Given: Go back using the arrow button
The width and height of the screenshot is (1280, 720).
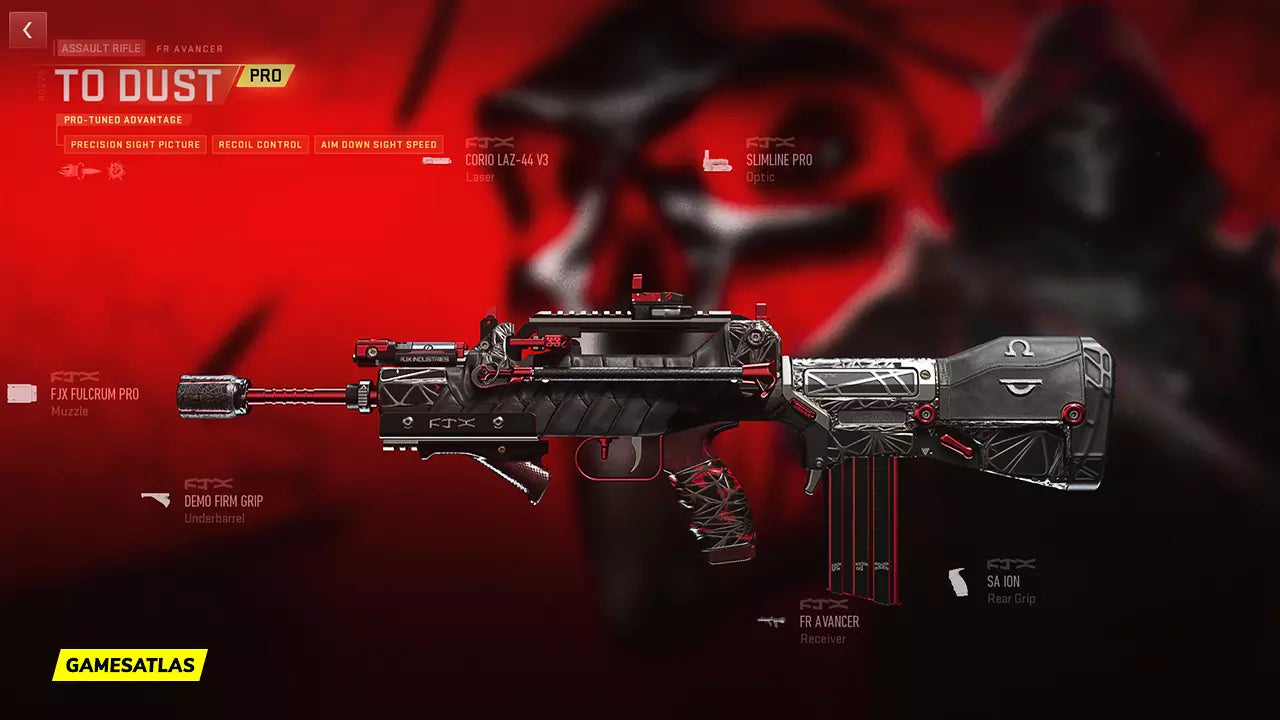Looking at the screenshot, I should point(28,30).
